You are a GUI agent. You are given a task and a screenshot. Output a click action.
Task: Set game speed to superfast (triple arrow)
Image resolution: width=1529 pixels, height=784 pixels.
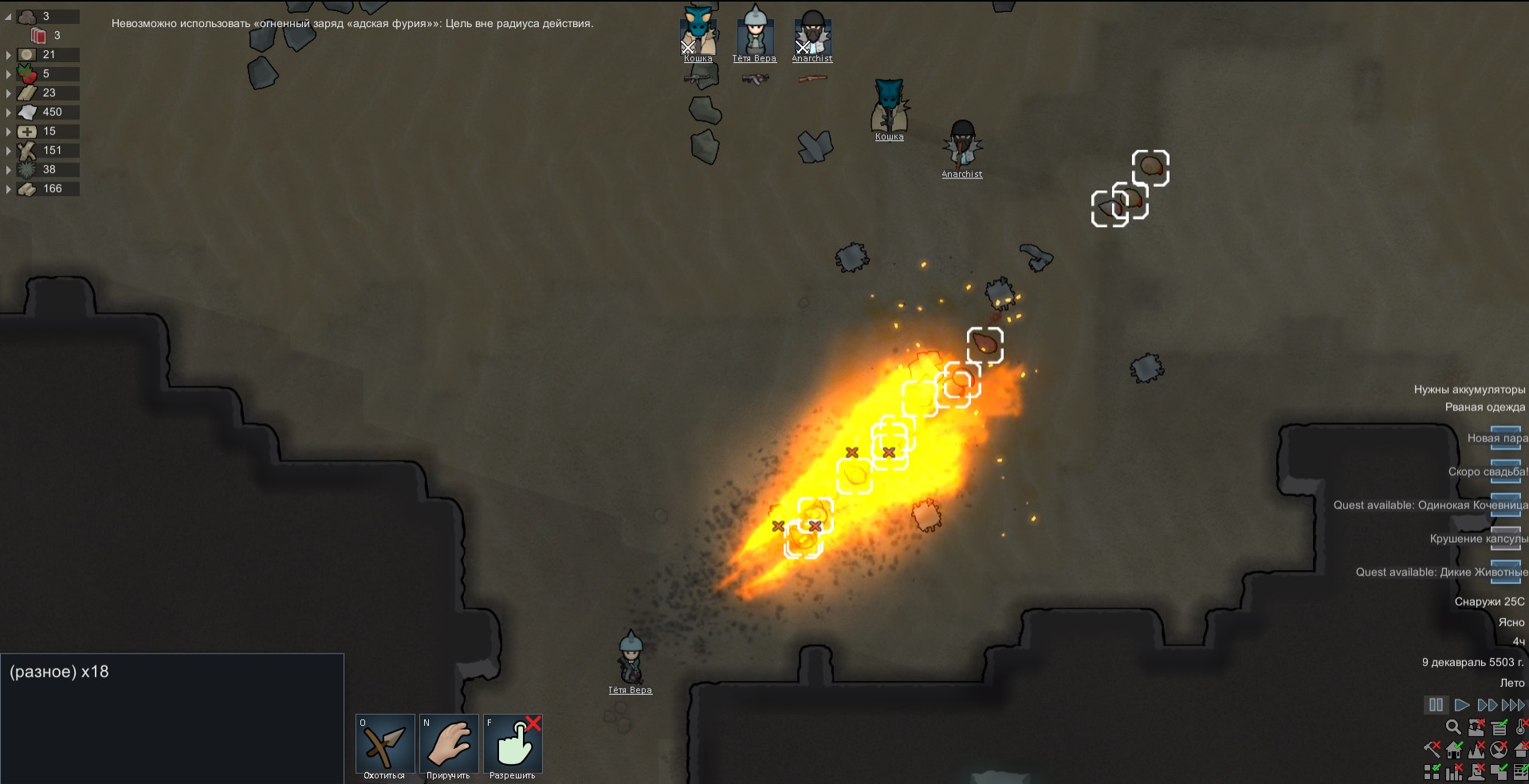[1512, 705]
